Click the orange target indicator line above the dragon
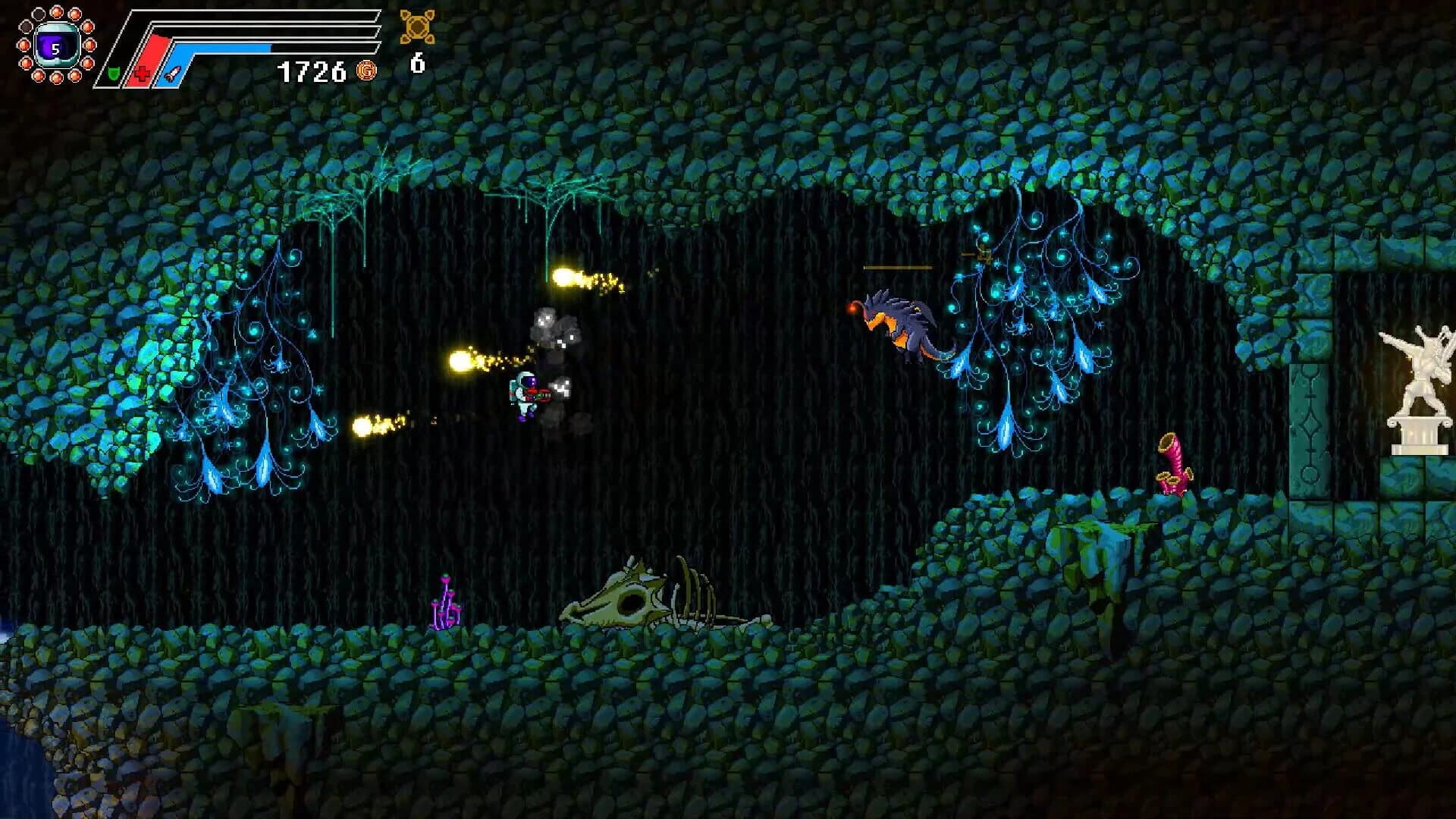The height and width of the screenshot is (819, 1456). (x=899, y=267)
